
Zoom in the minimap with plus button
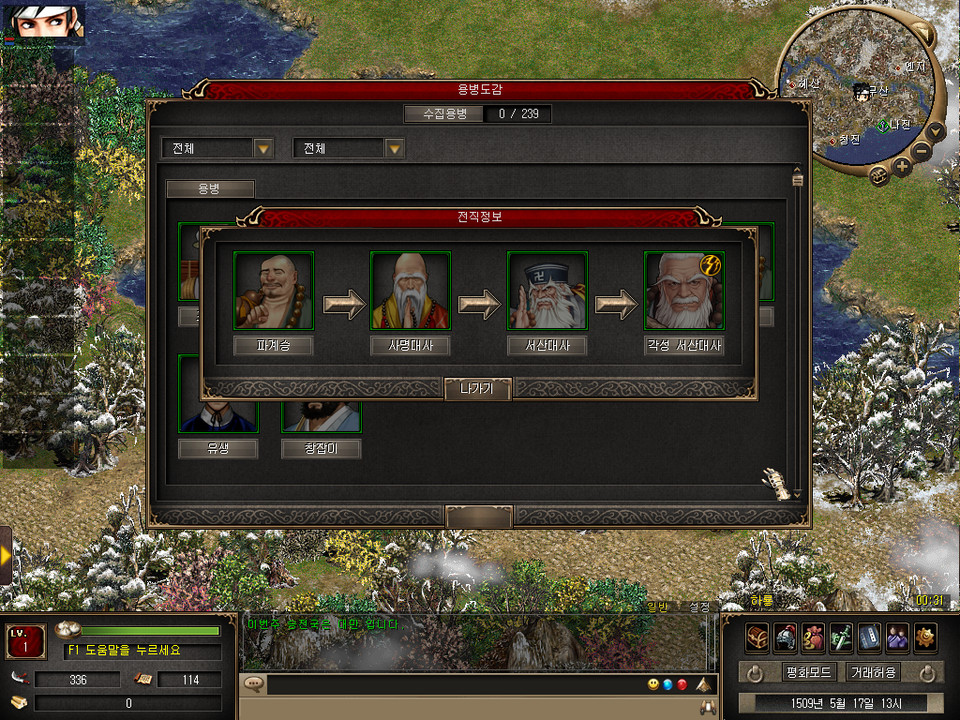pyautogui.click(x=902, y=166)
